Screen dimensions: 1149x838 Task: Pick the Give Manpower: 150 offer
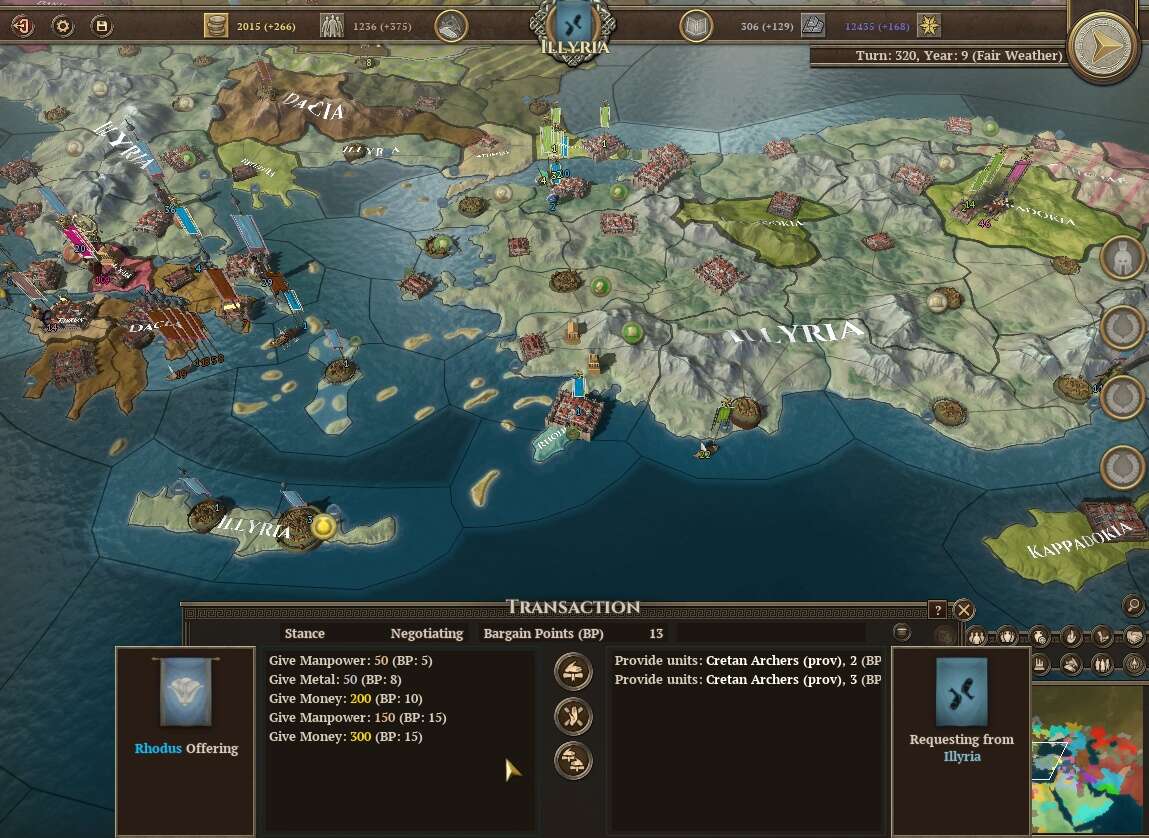(357, 718)
